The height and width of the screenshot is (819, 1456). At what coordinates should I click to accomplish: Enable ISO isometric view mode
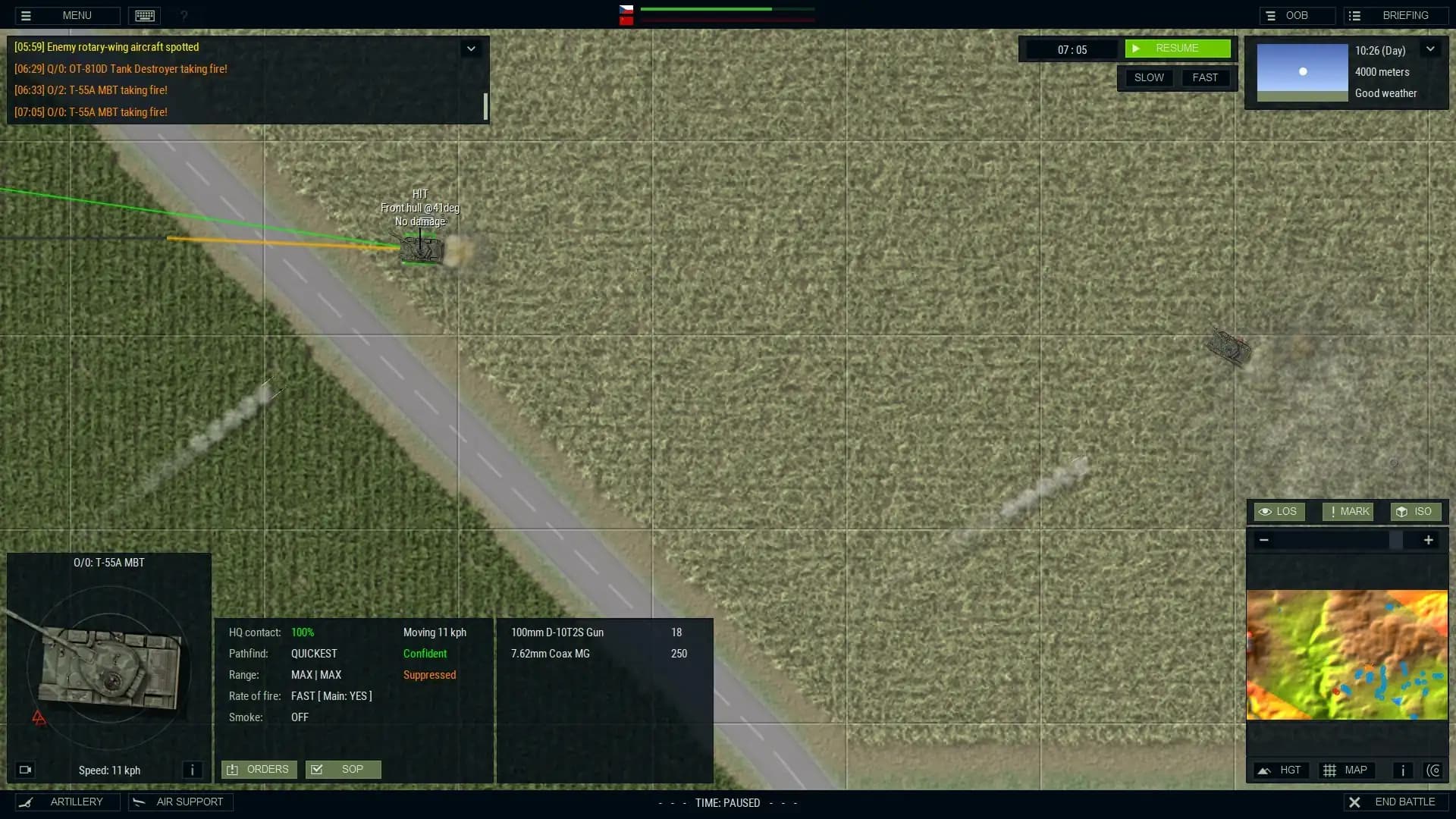coord(1414,511)
